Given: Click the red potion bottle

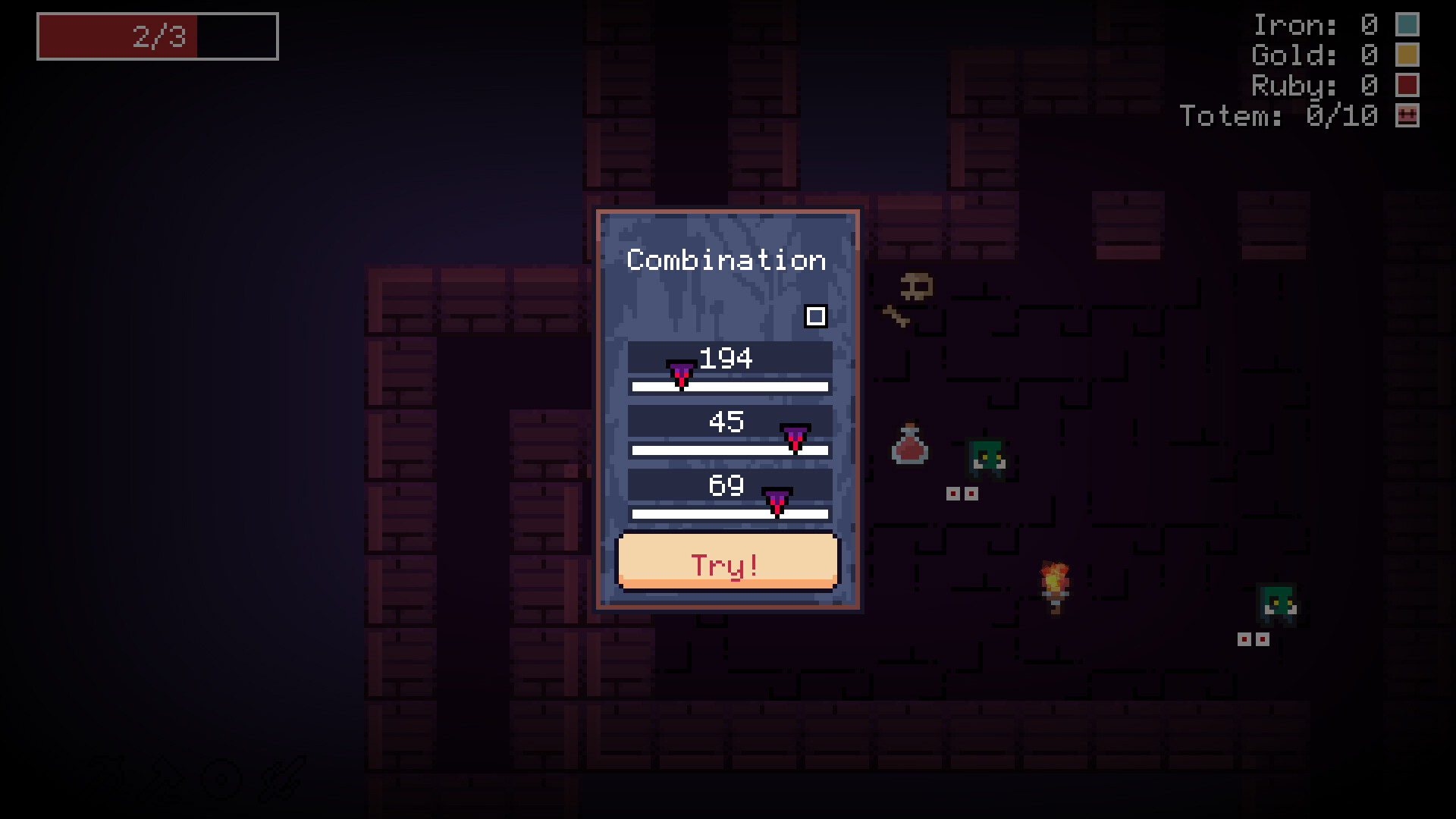Looking at the screenshot, I should [x=911, y=449].
